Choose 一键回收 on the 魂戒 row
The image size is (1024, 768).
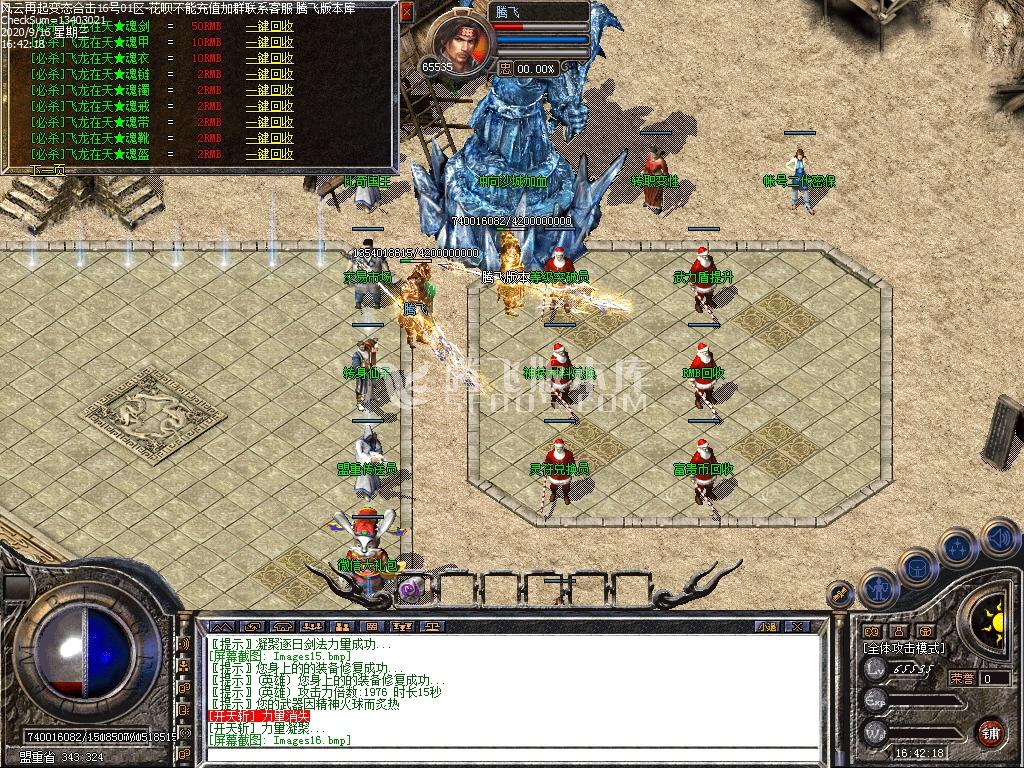coord(270,106)
